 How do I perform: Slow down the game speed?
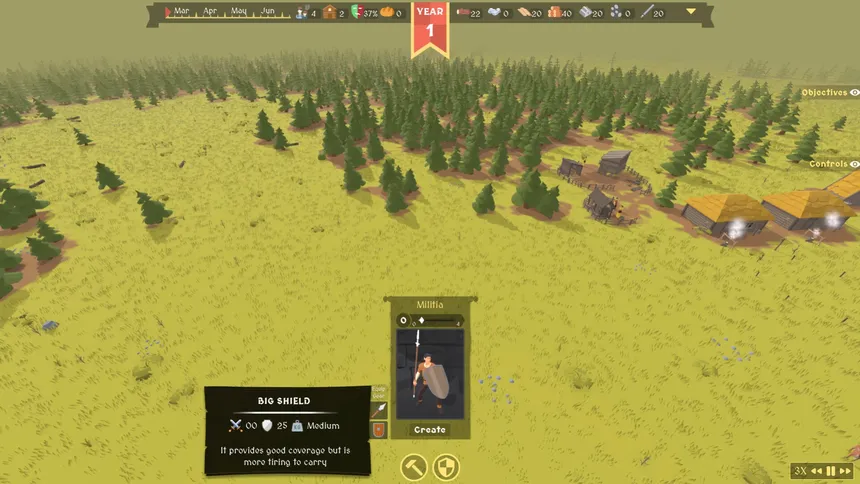pos(816,471)
